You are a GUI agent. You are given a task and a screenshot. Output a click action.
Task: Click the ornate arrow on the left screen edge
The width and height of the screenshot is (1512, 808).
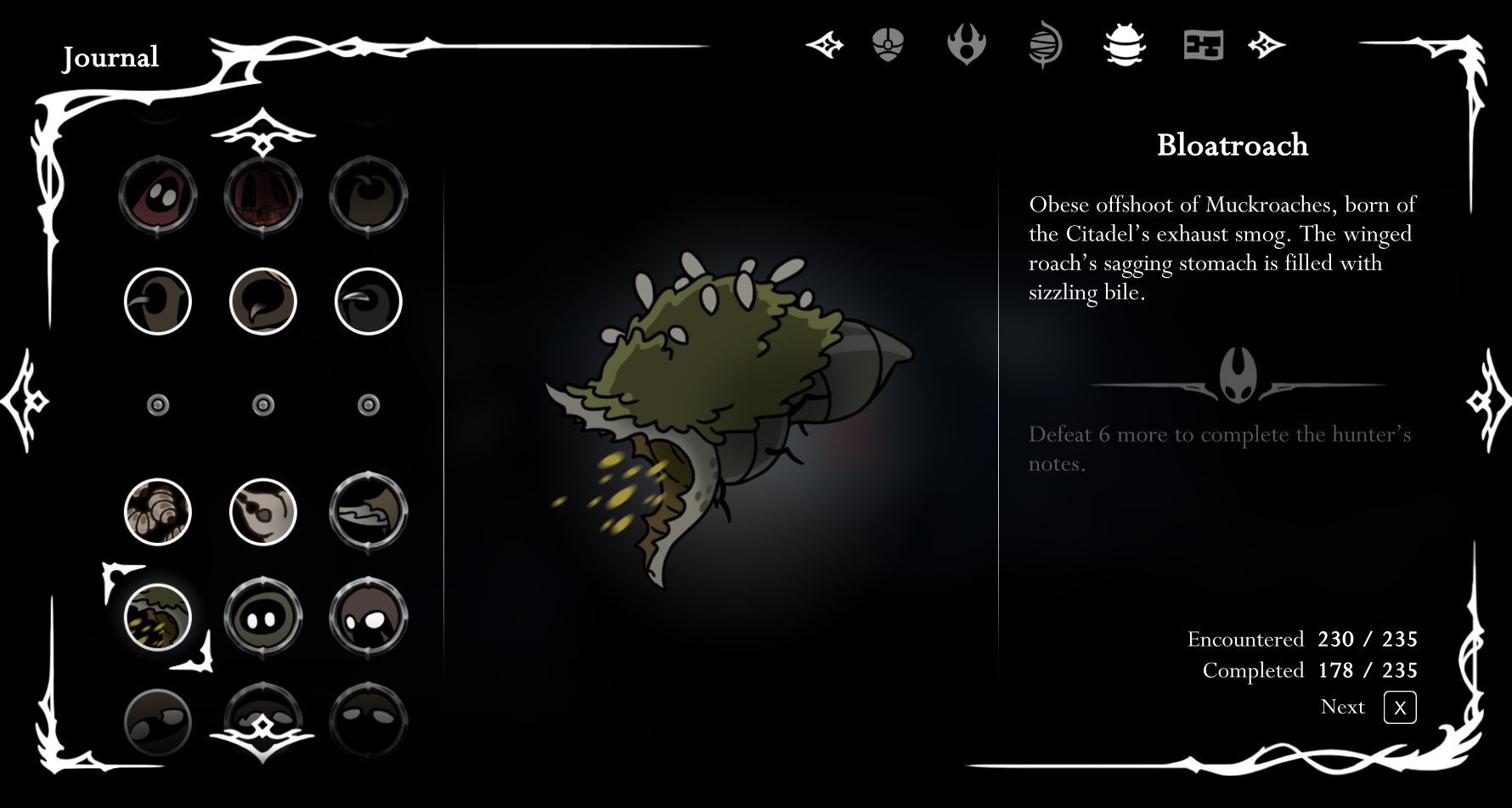(x=25, y=400)
